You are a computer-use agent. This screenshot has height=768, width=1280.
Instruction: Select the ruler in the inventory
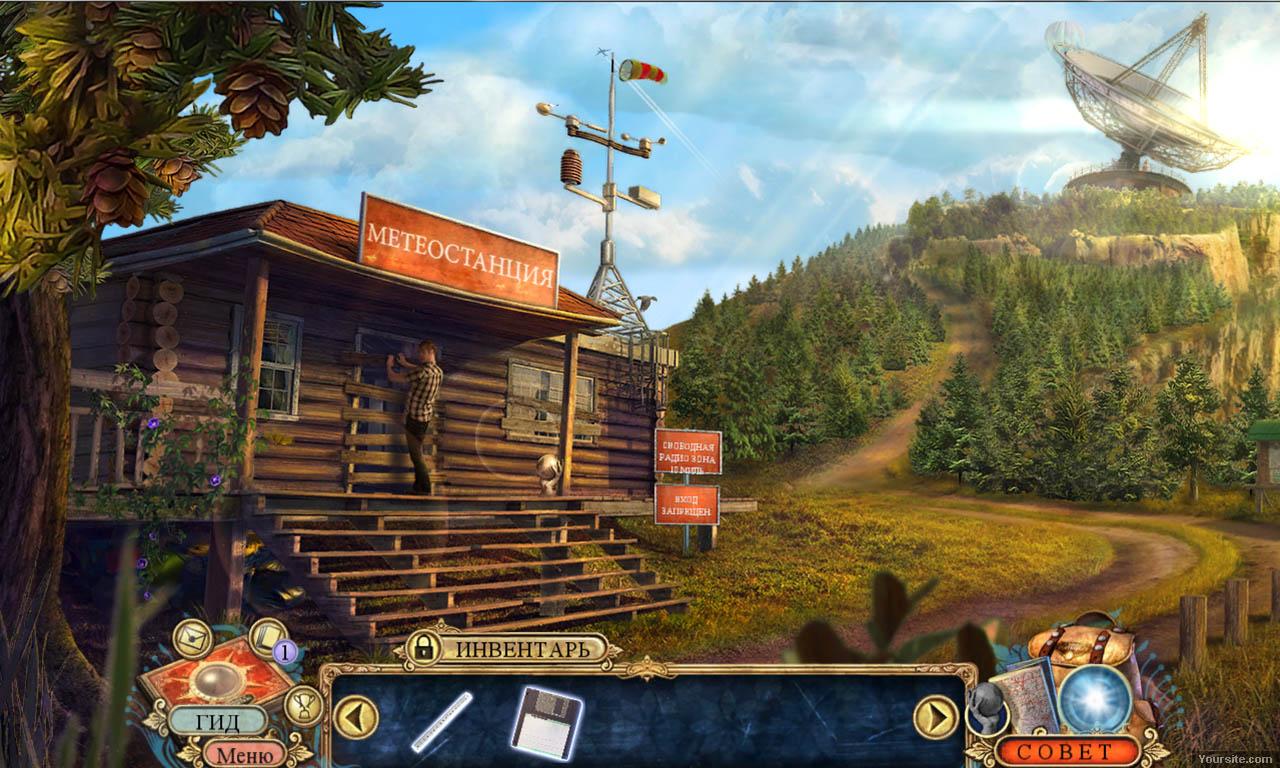coord(442,722)
